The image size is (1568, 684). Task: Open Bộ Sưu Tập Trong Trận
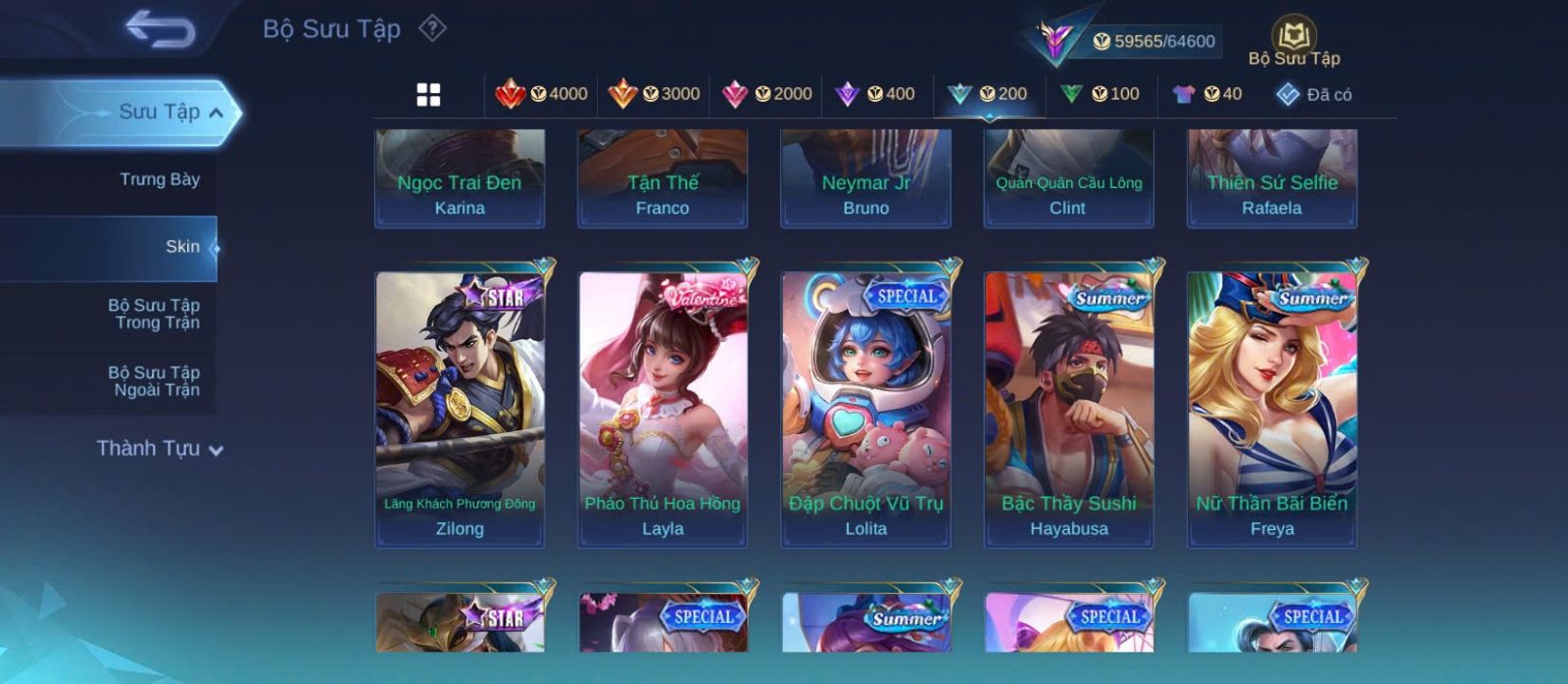[154, 314]
